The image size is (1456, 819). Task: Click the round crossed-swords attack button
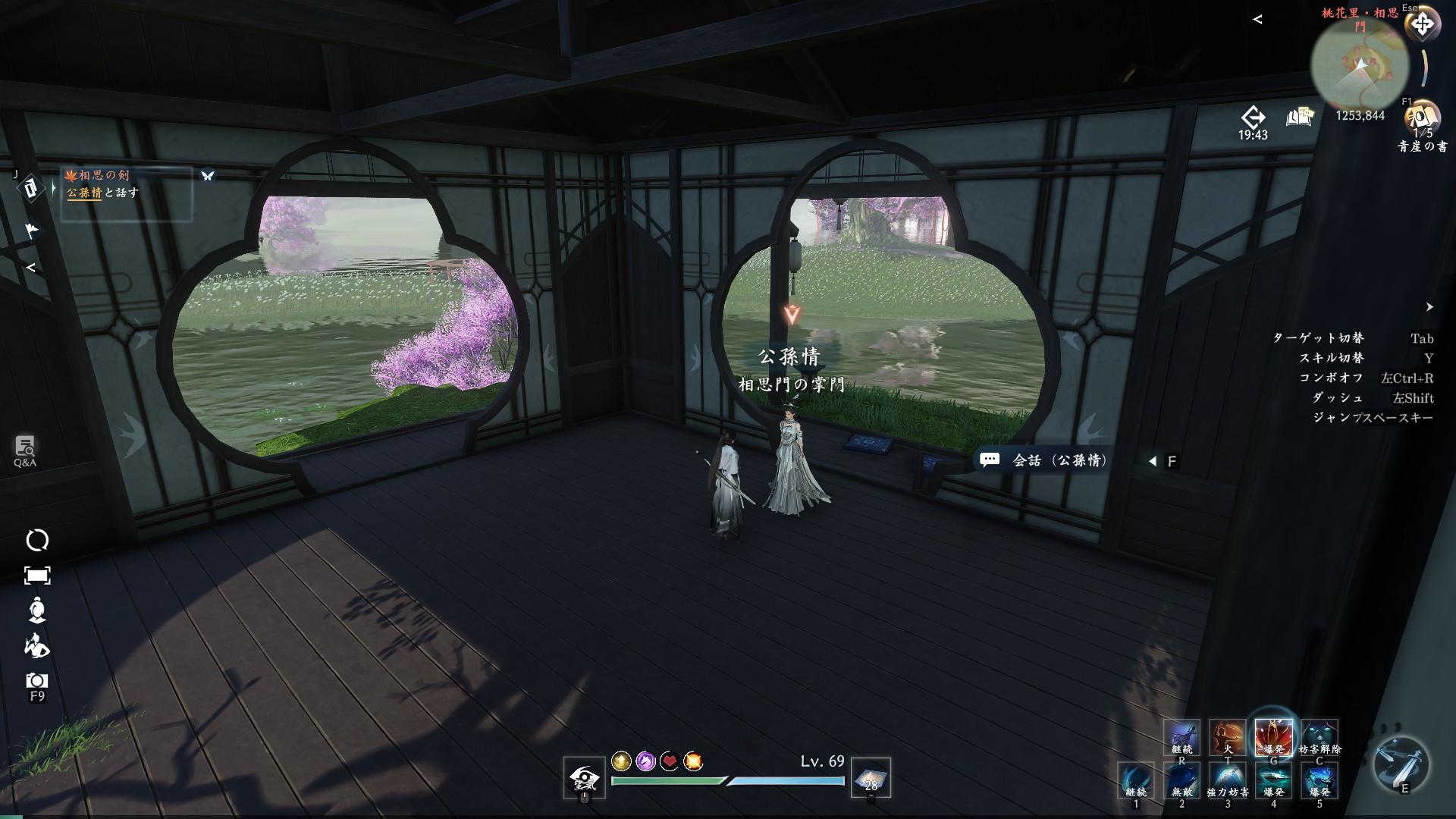(x=1401, y=764)
